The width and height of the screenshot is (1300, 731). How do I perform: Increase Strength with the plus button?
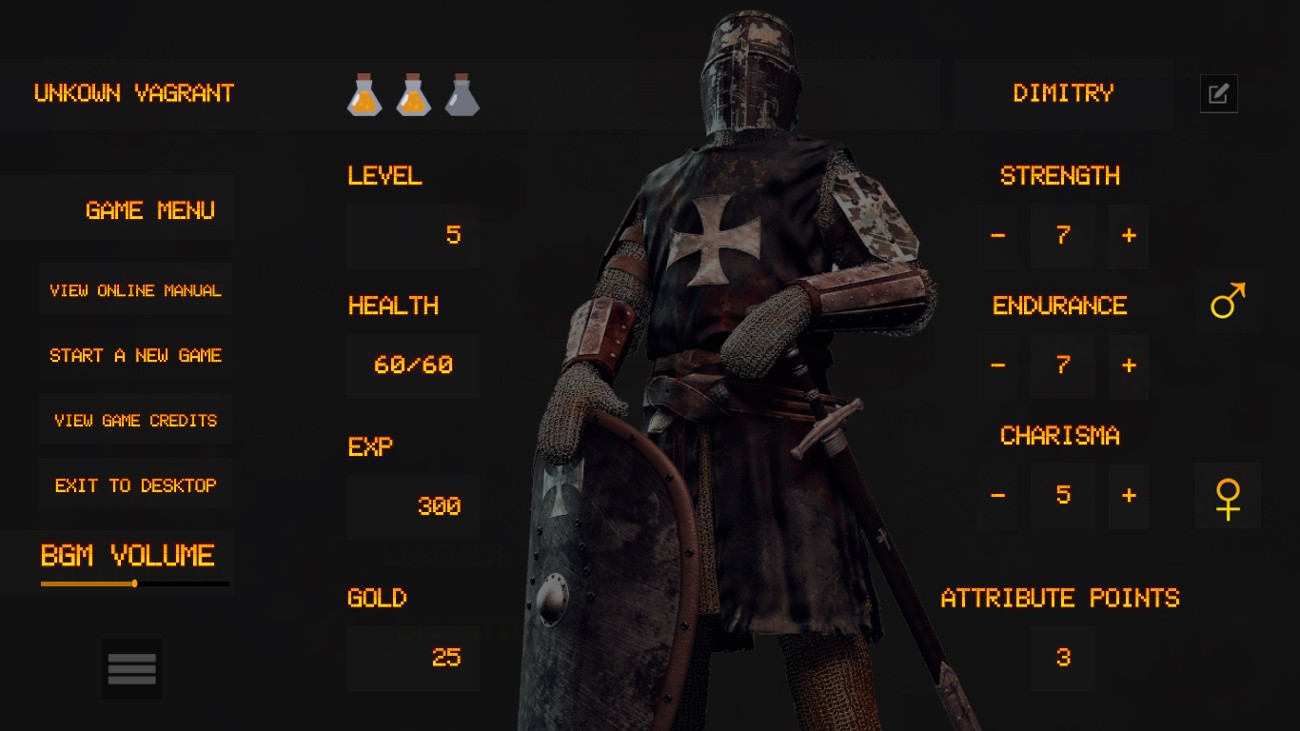tap(1128, 236)
